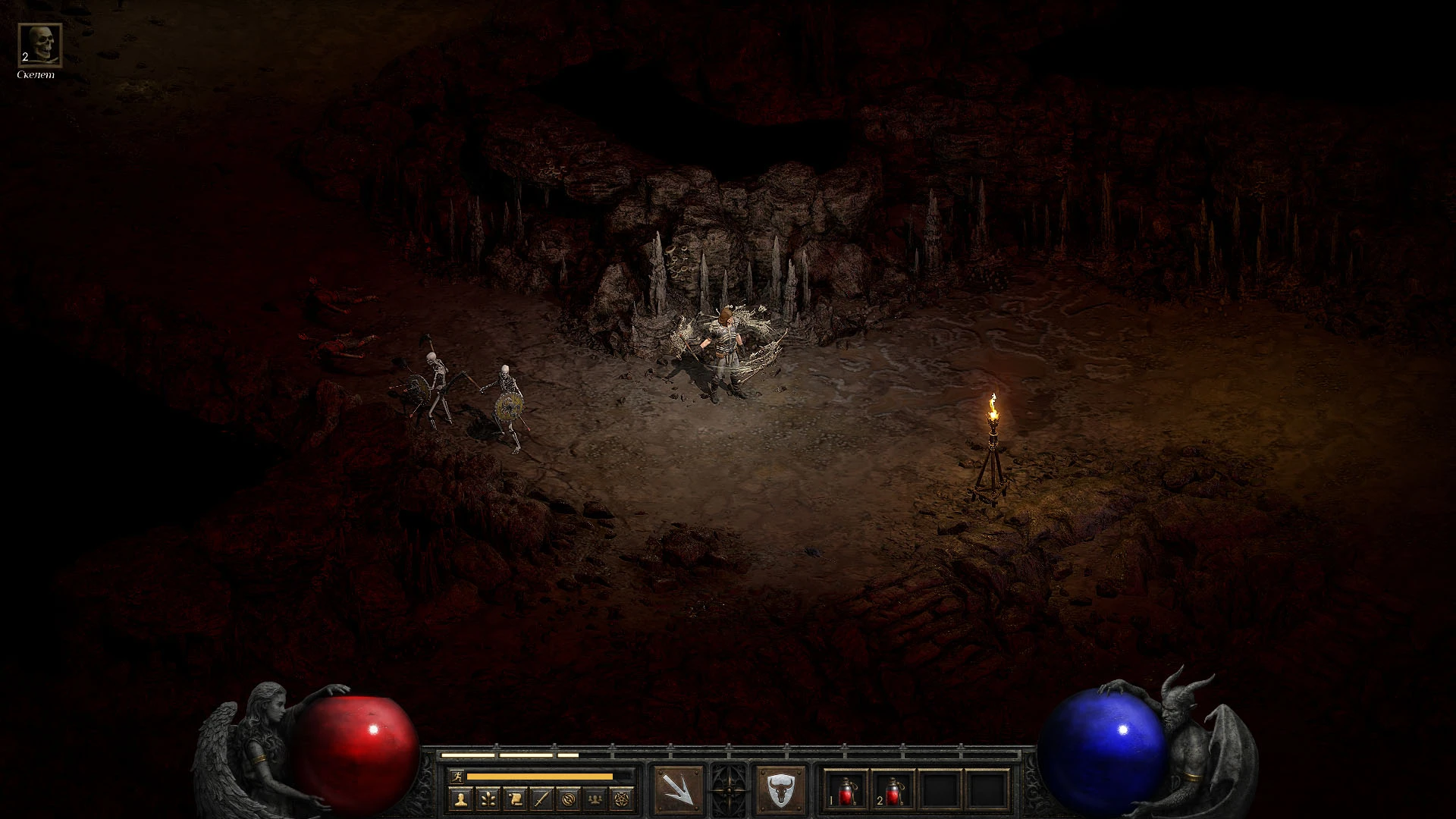Select the left-click arrow attack skill

pos(678,789)
